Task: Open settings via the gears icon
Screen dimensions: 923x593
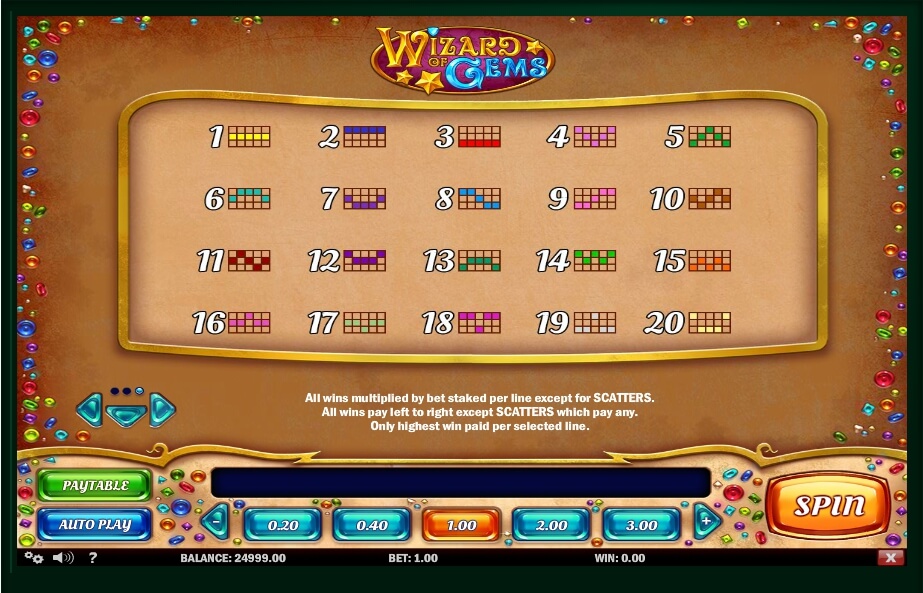Action: pos(34,558)
